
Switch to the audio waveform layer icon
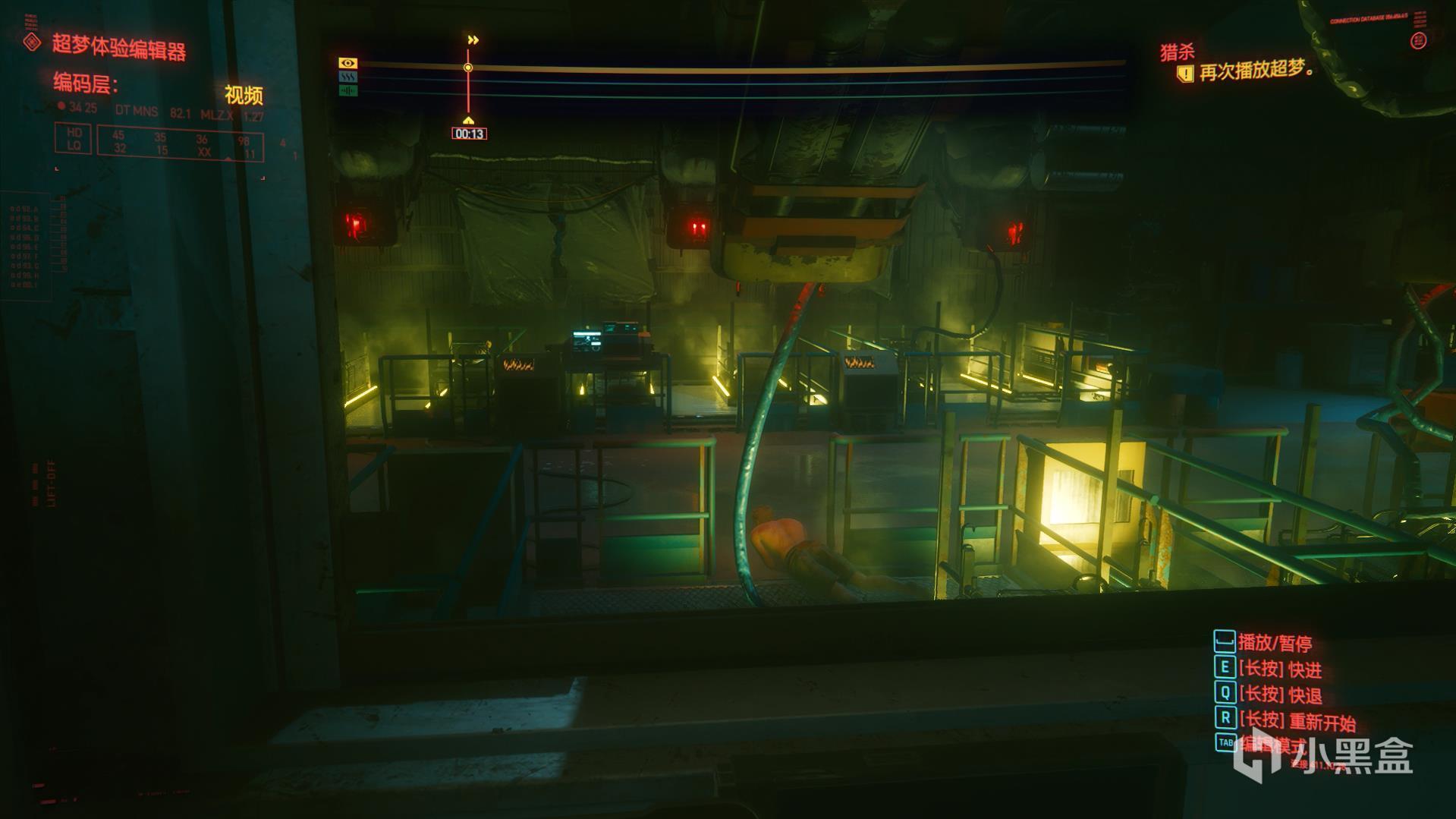(348, 91)
